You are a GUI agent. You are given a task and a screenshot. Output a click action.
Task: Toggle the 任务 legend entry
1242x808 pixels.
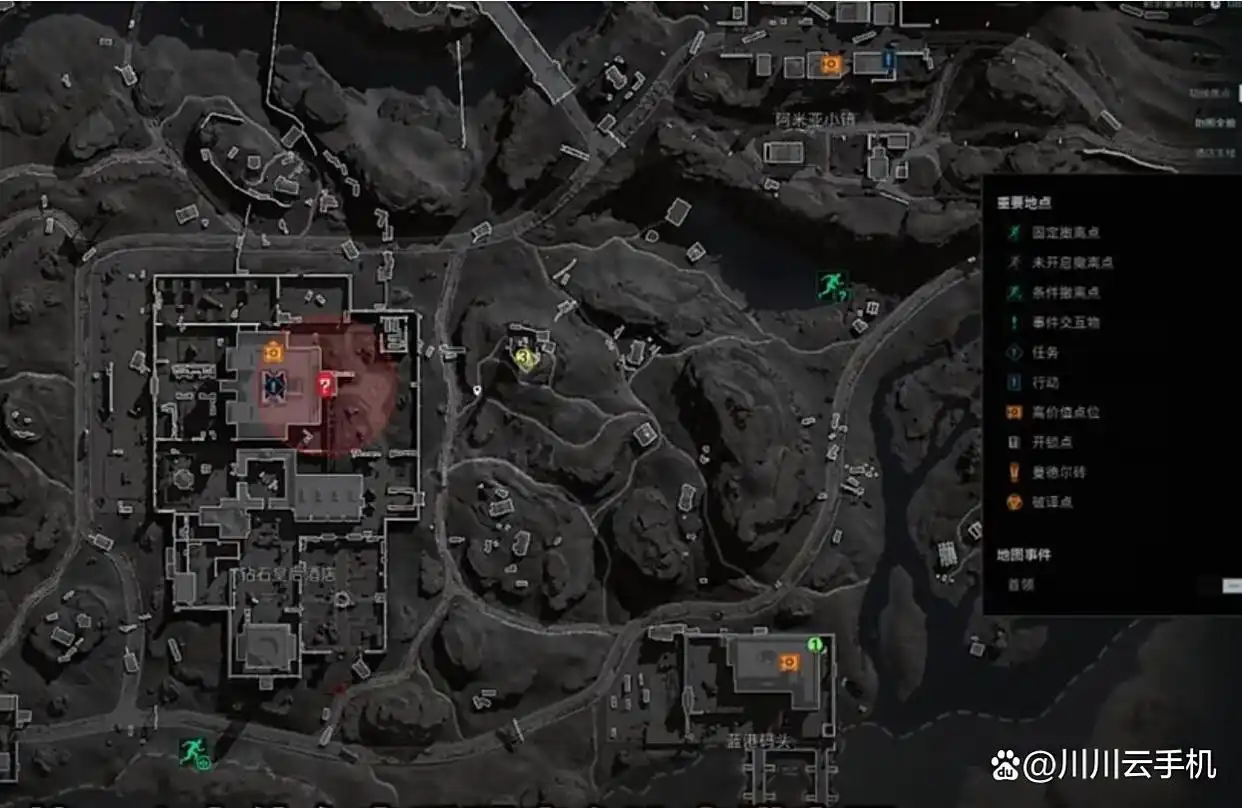[1040, 353]
